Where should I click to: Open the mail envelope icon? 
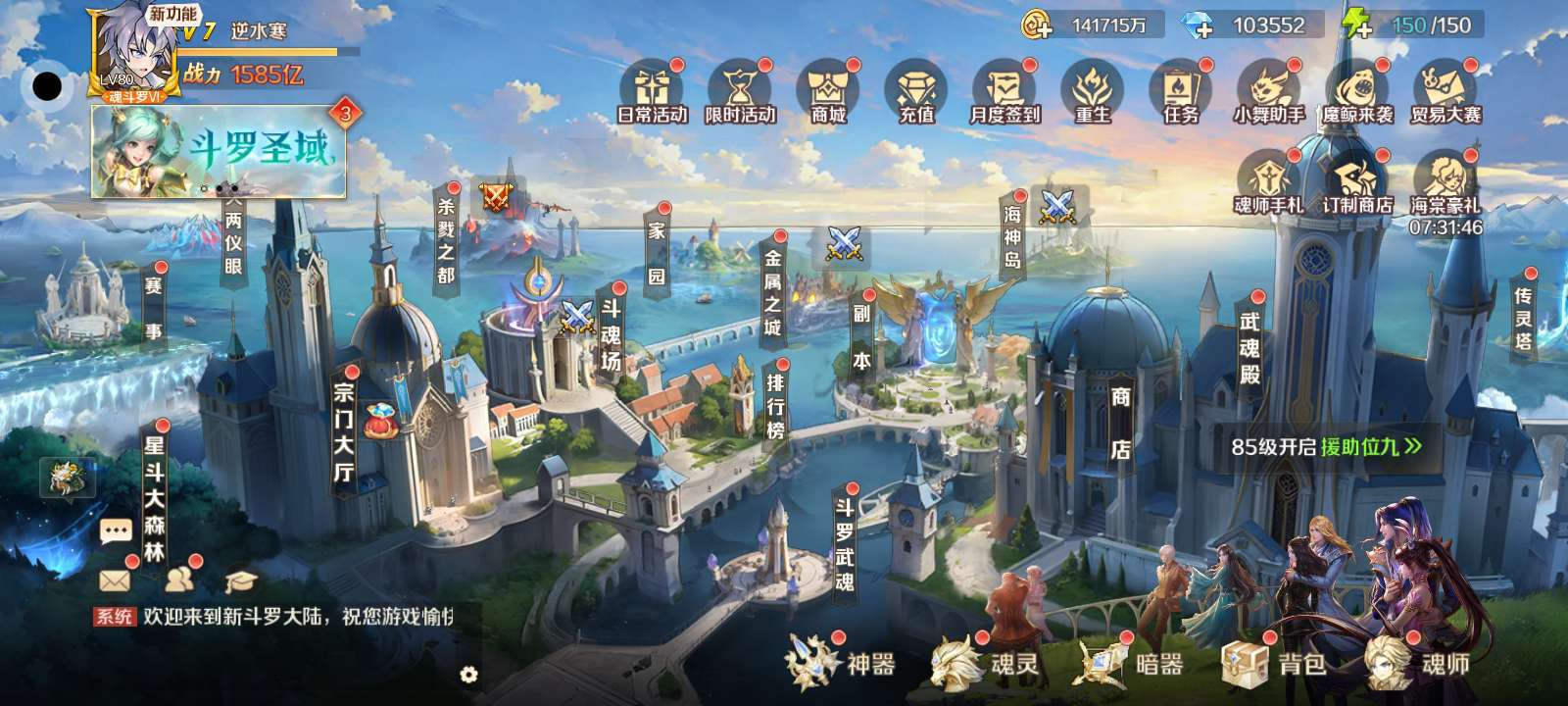[x=115, y=580]
